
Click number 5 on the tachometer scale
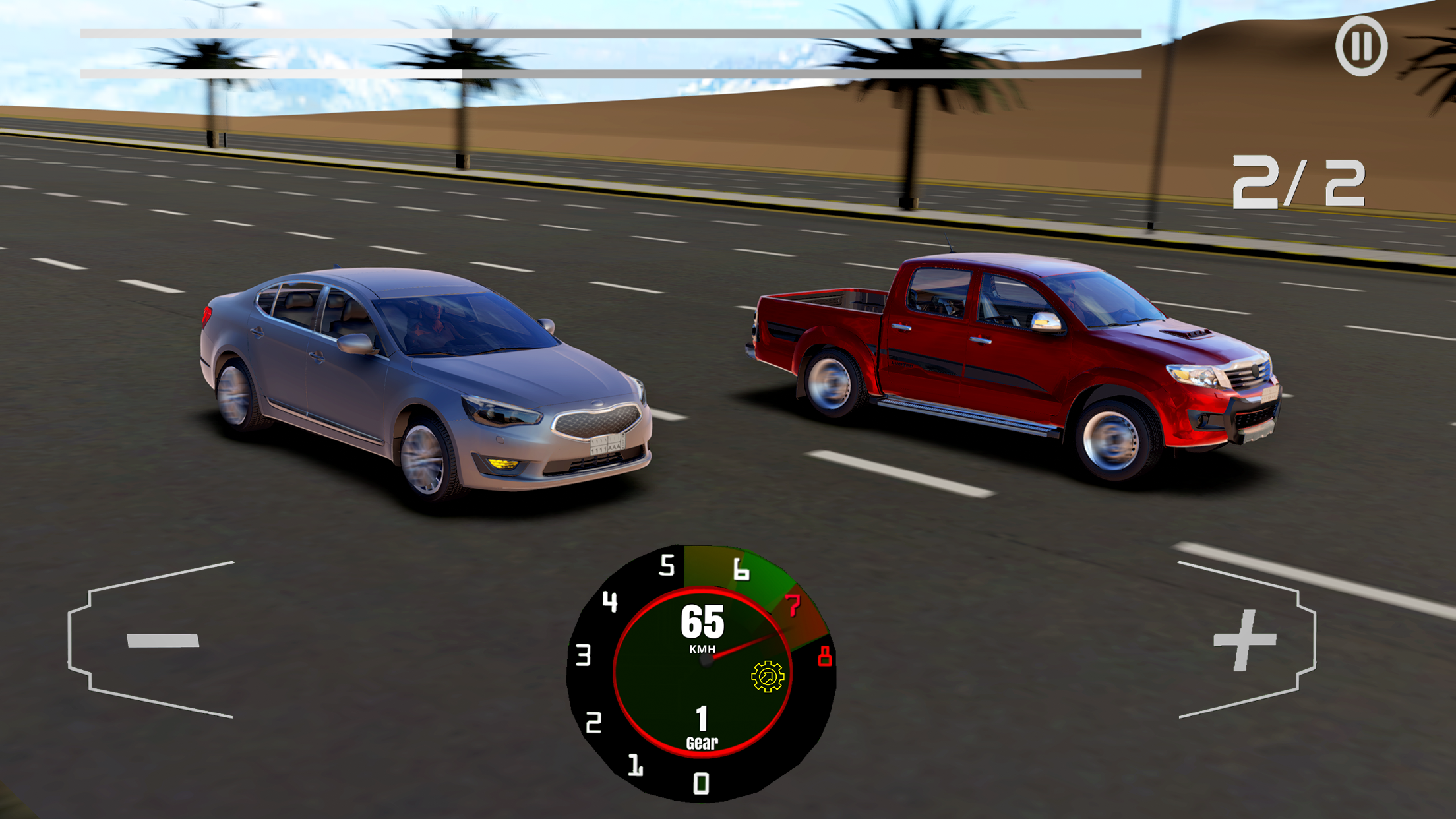667,565
